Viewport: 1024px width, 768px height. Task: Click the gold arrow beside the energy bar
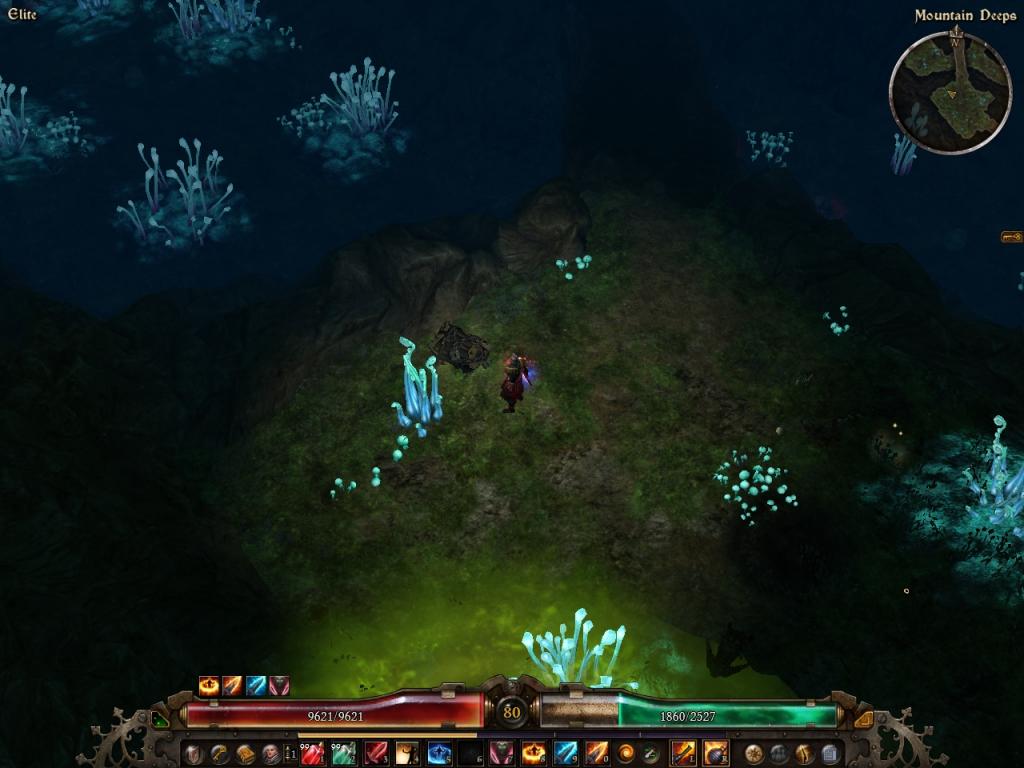pos(864,718)
